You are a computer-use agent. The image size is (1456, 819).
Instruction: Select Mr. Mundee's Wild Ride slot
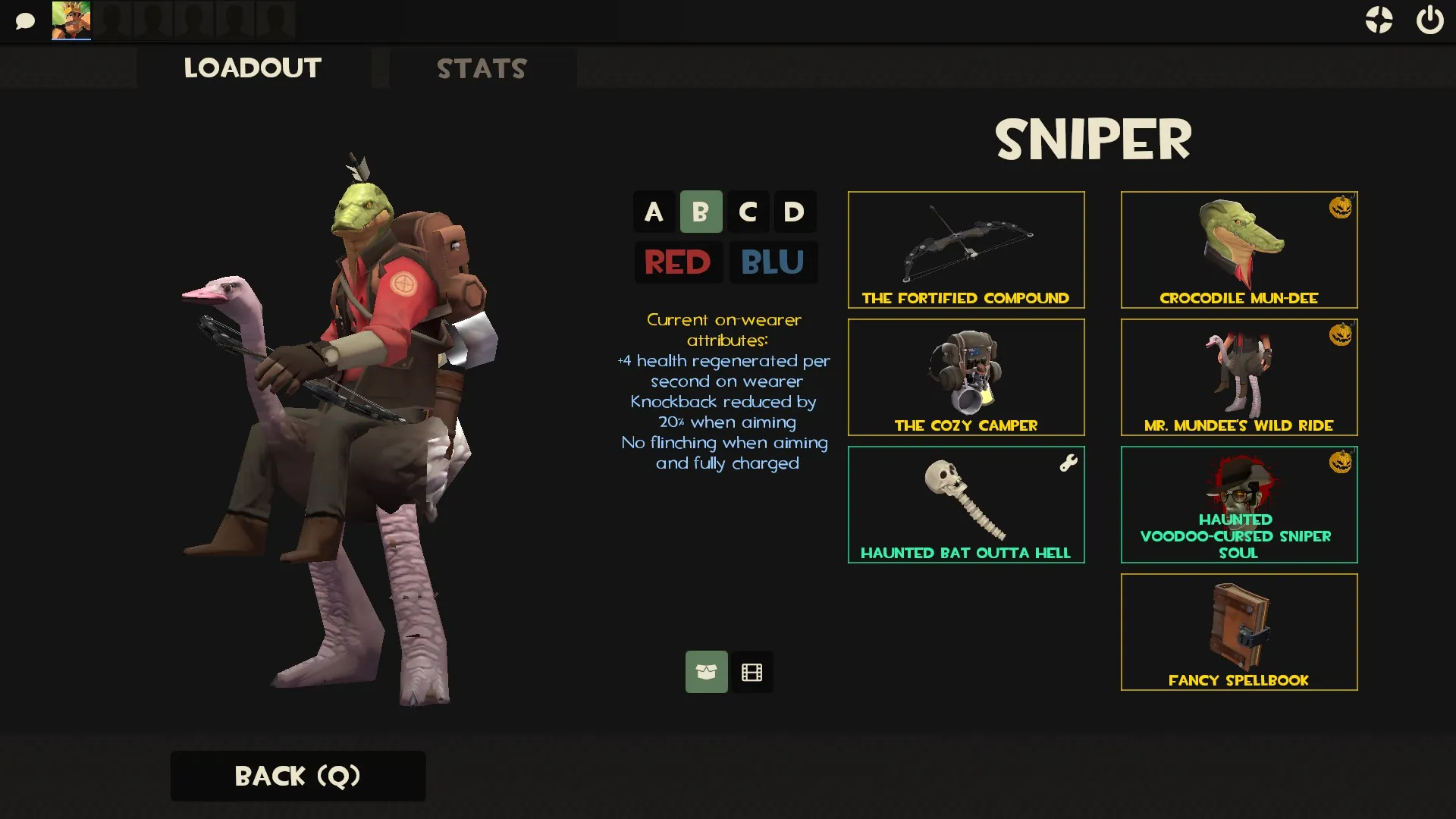tap(1239, 377)
